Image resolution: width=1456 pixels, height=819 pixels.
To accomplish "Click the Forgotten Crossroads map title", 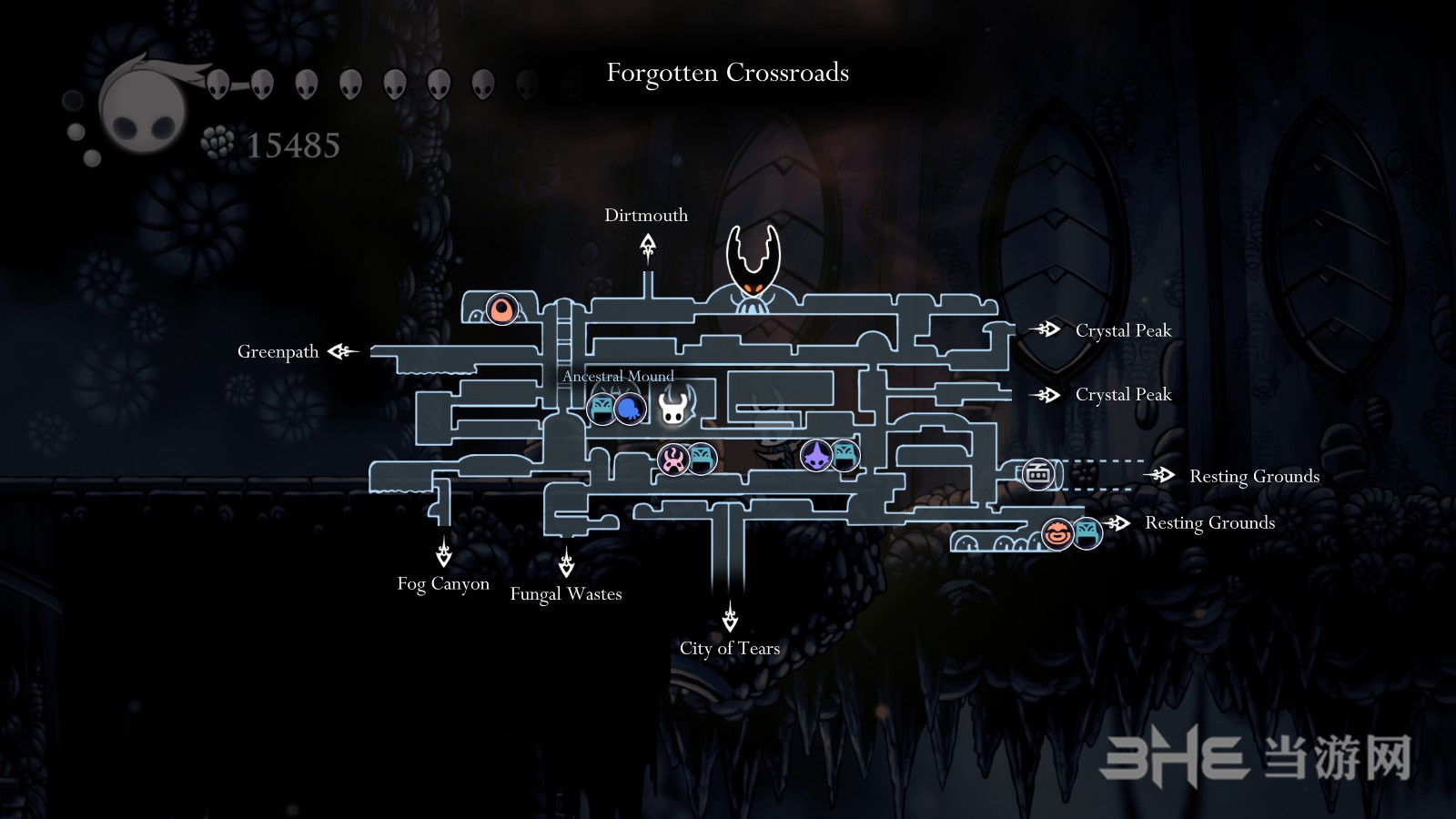I will pos(727,73).
